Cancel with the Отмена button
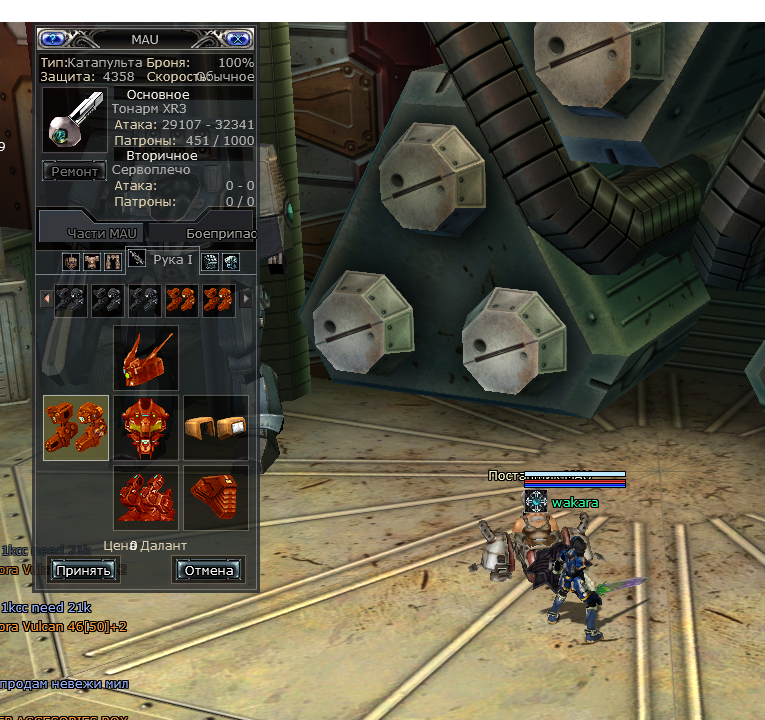 click(x=209, y=570)
